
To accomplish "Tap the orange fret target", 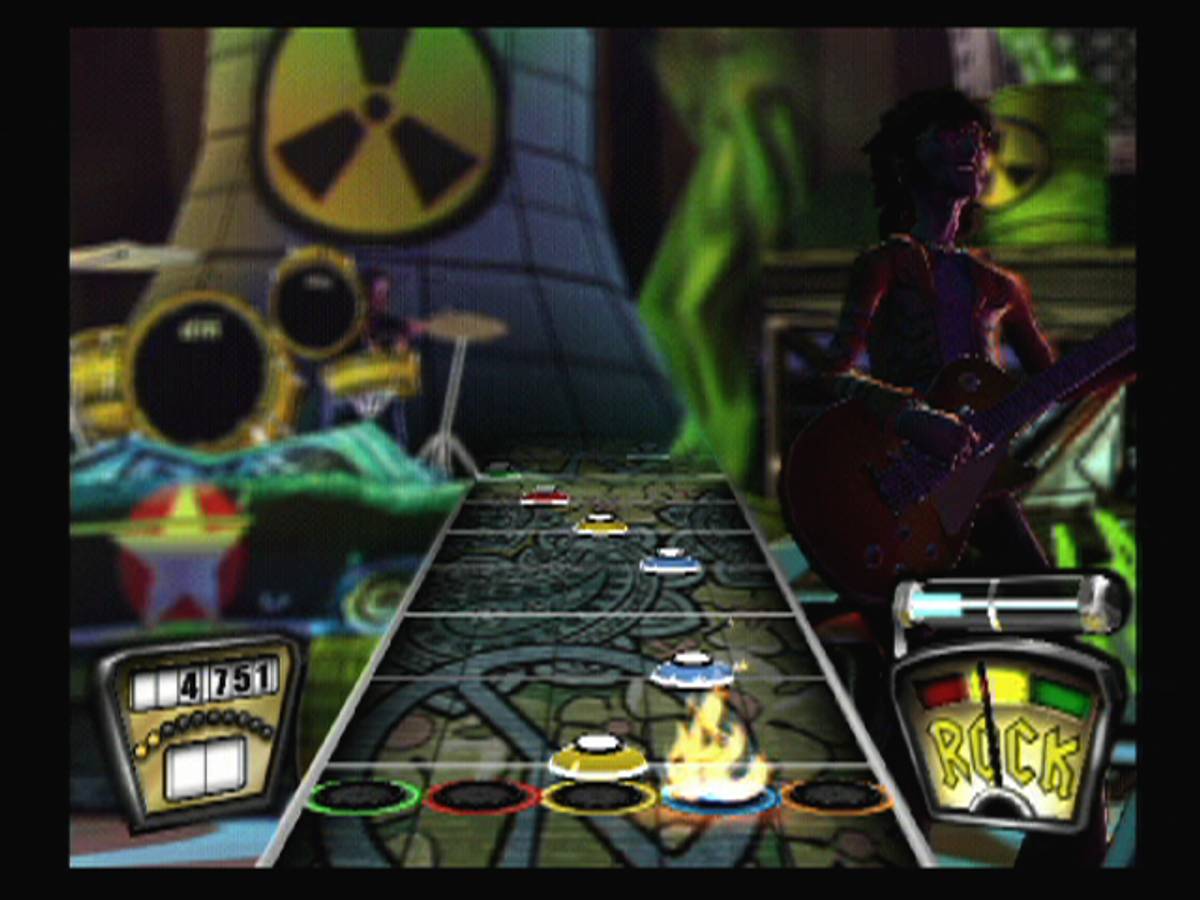I will pyautogui.click(x=837, y=796).
